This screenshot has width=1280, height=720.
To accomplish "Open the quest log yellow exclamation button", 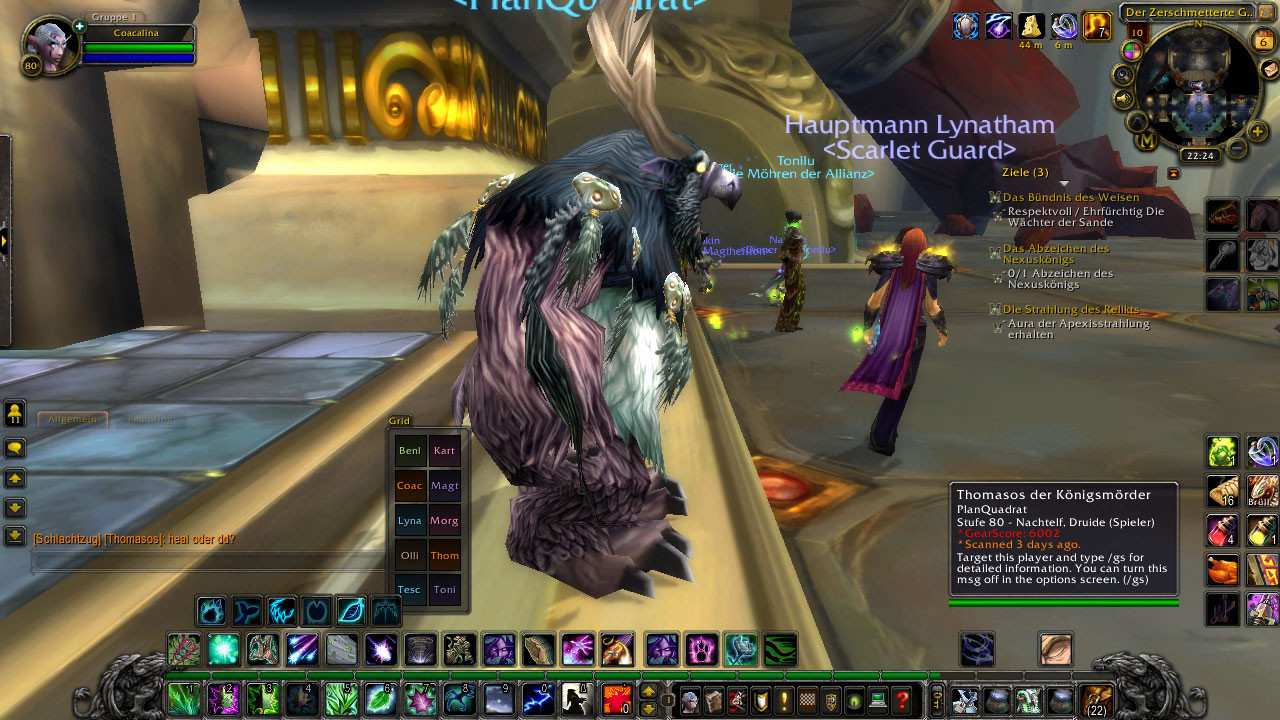I will click(x=785, y=700).
